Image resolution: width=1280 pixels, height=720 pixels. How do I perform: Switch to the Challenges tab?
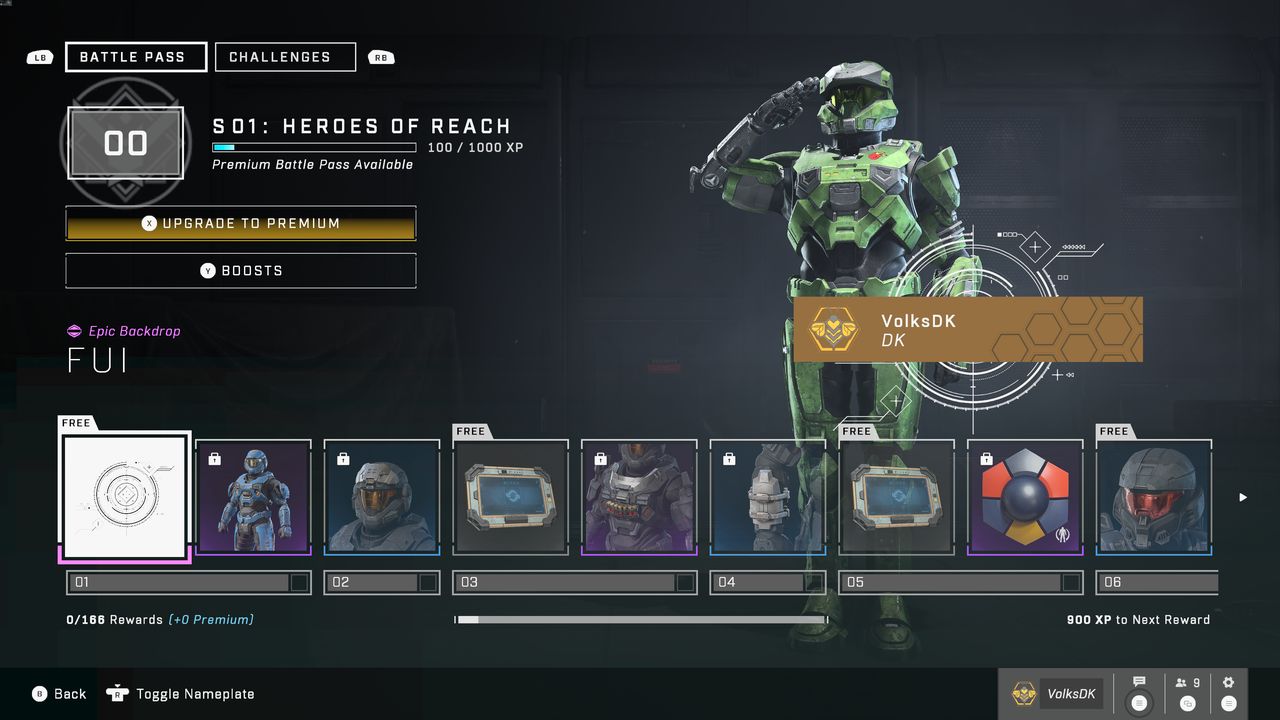tap(285, 57)
